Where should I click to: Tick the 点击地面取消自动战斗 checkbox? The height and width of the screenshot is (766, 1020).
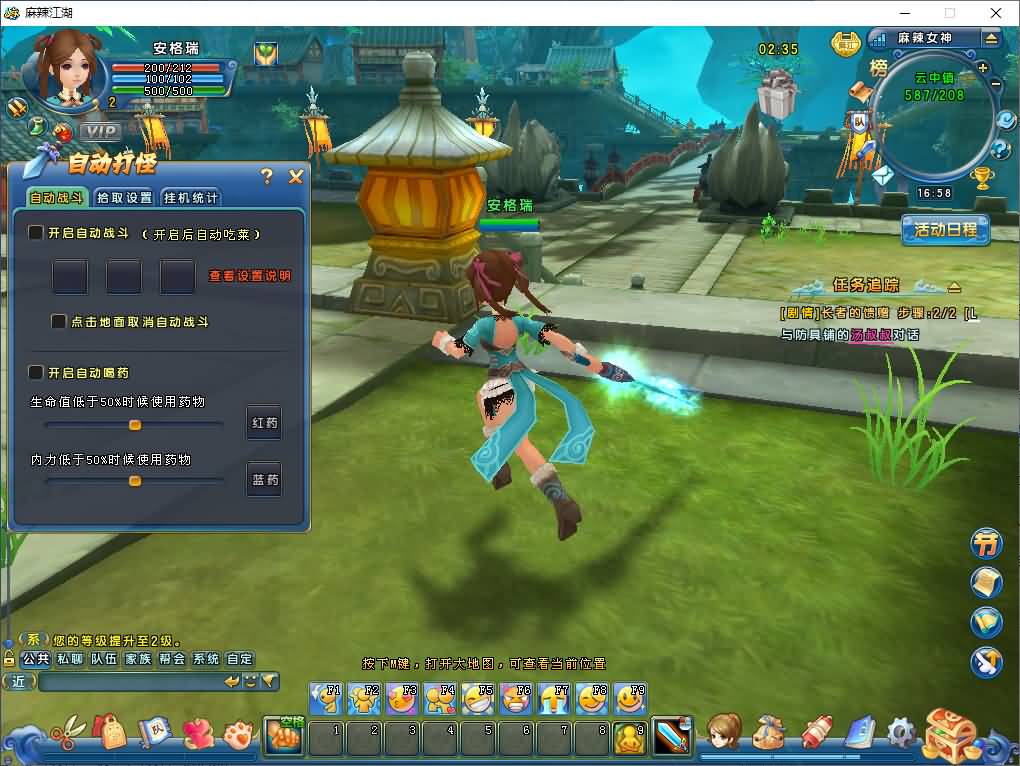tap(59, 322)
